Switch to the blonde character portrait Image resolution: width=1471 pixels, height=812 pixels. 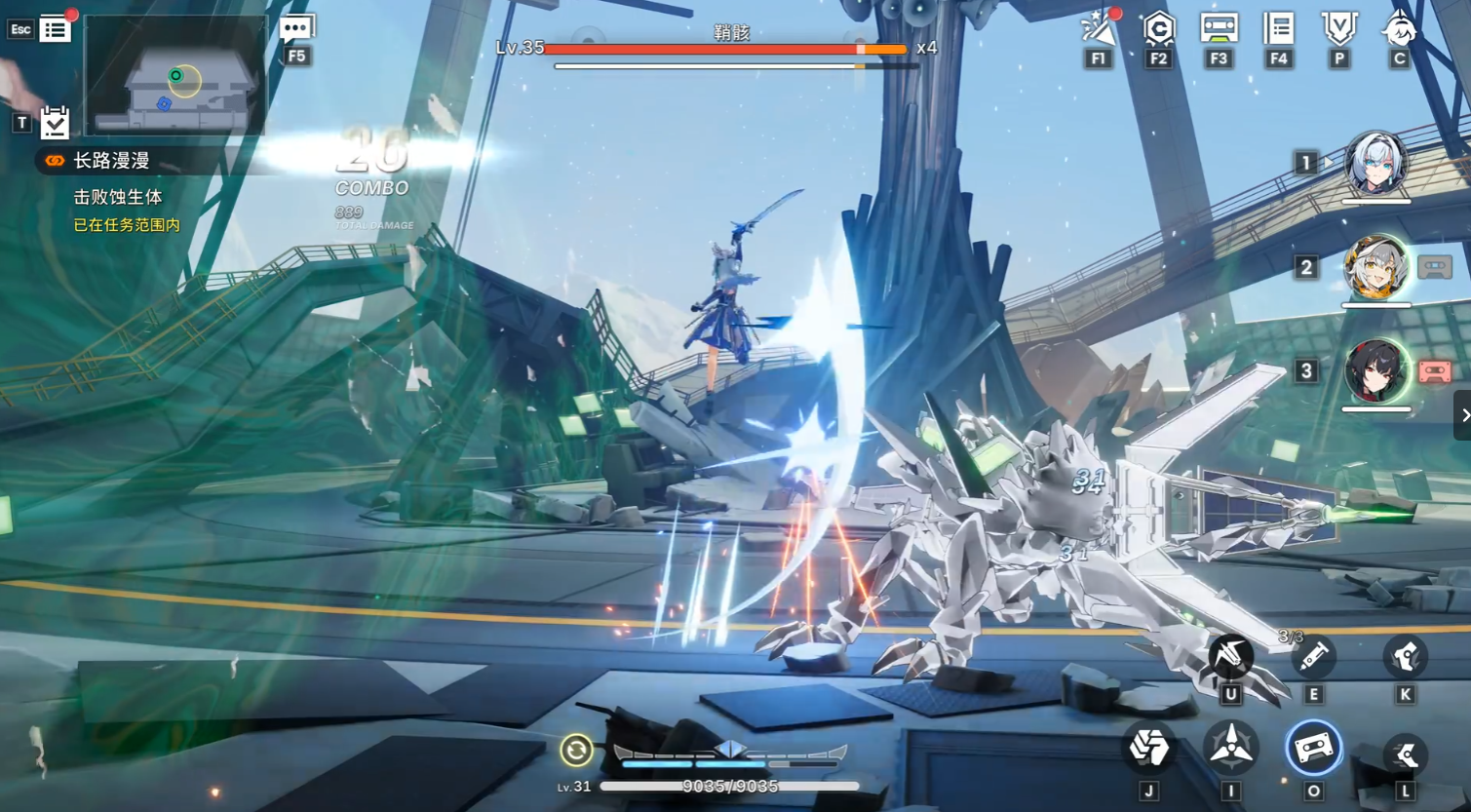tap(1375, 266)
